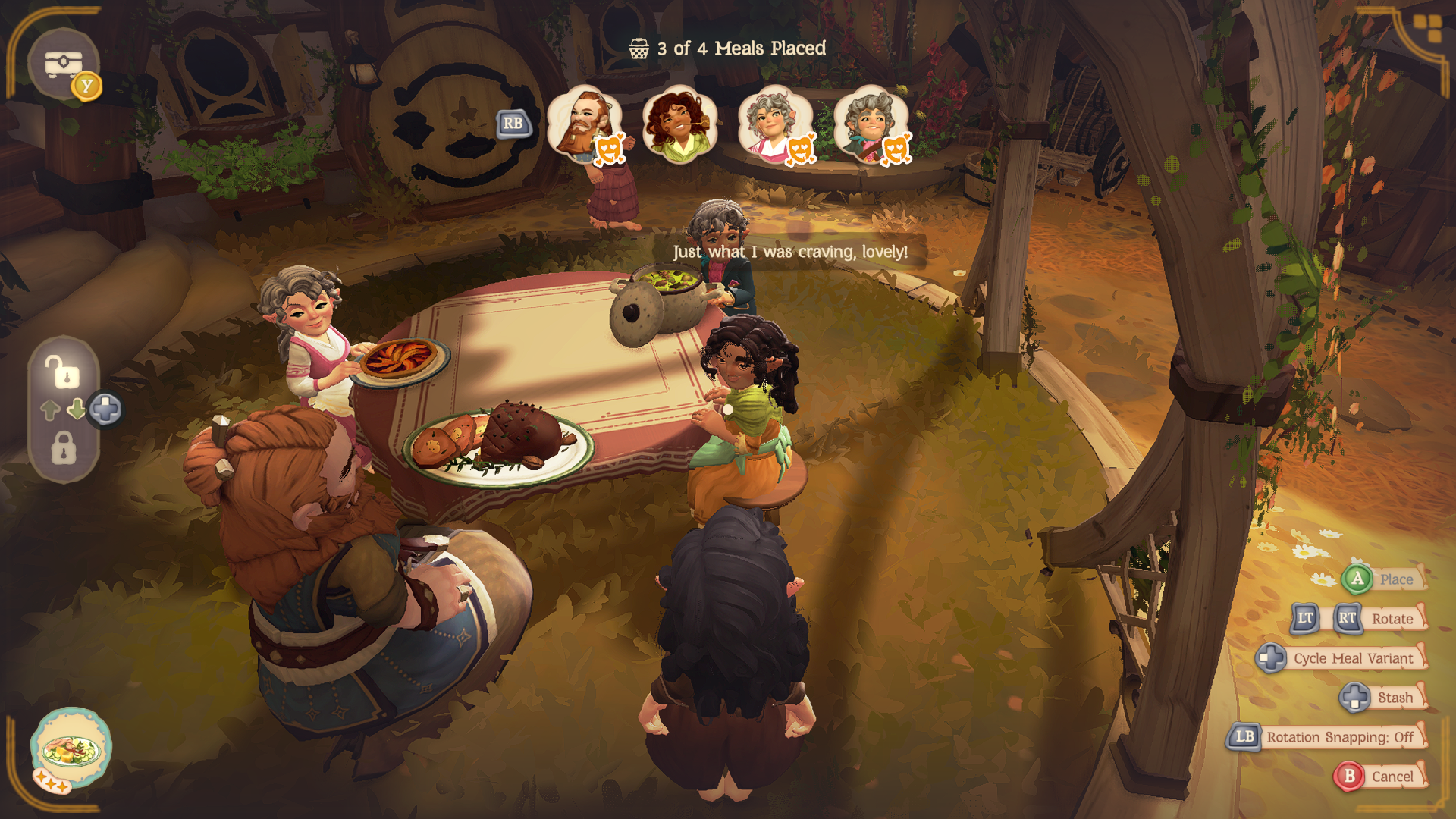Click the closed padlock icon
Viewport: 1456px width, 819px height.
tap(64, 448)
